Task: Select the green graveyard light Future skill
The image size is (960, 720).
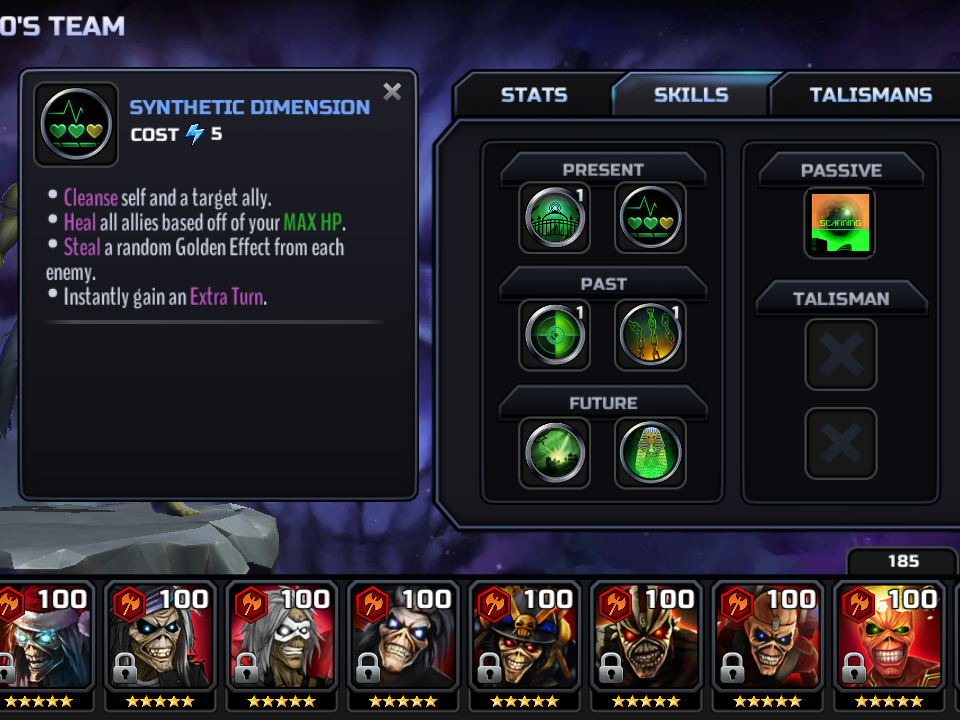Action: [x=554, y=453]
